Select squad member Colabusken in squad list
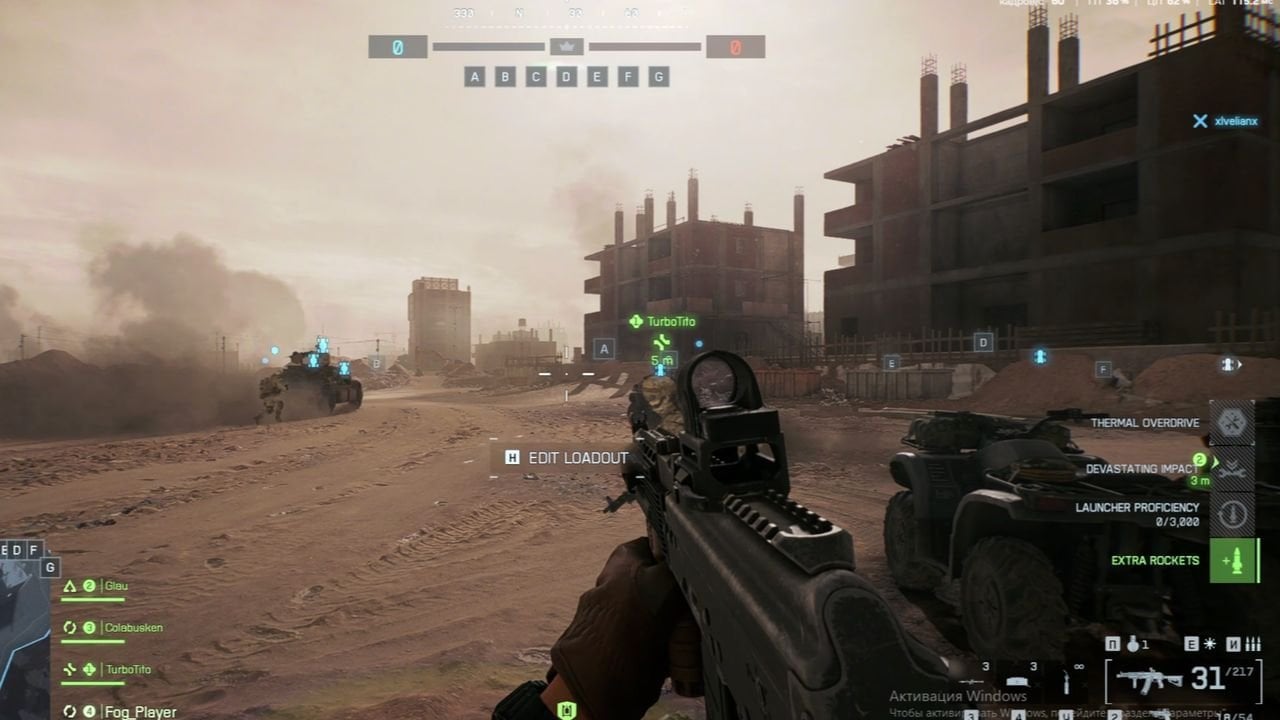 (x=133, y=628)
